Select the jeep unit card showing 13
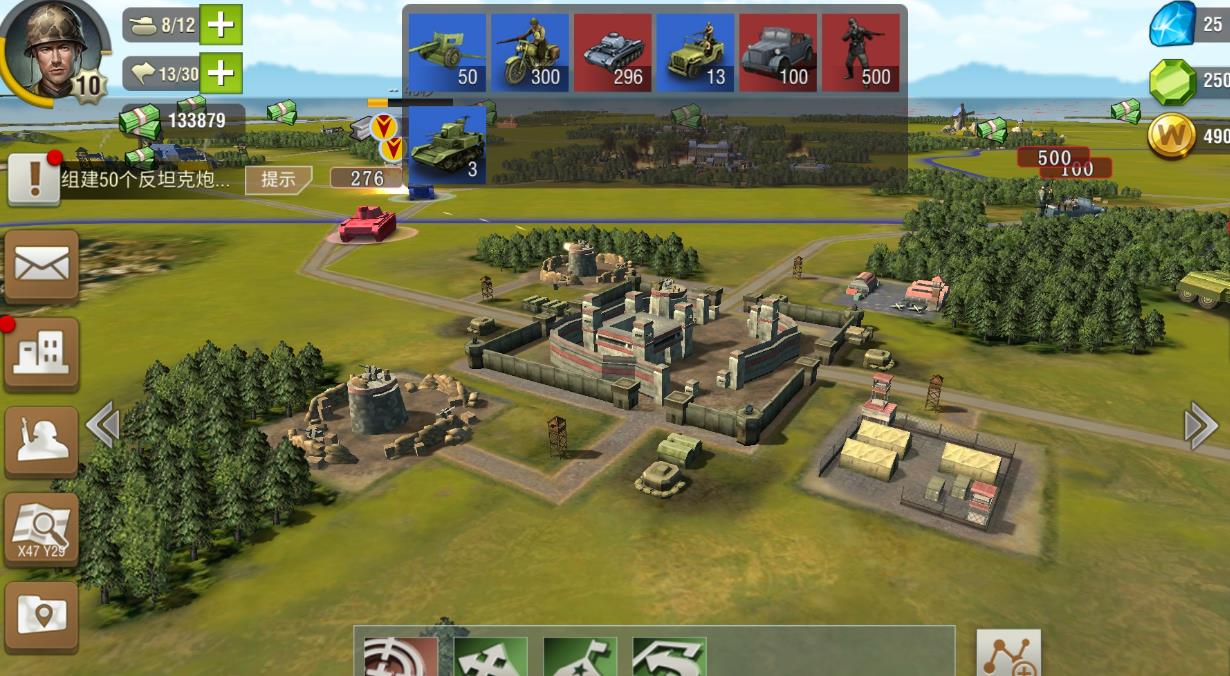Screen dimensions: 1230x676 pyautogui.click(x=695, y=52)
